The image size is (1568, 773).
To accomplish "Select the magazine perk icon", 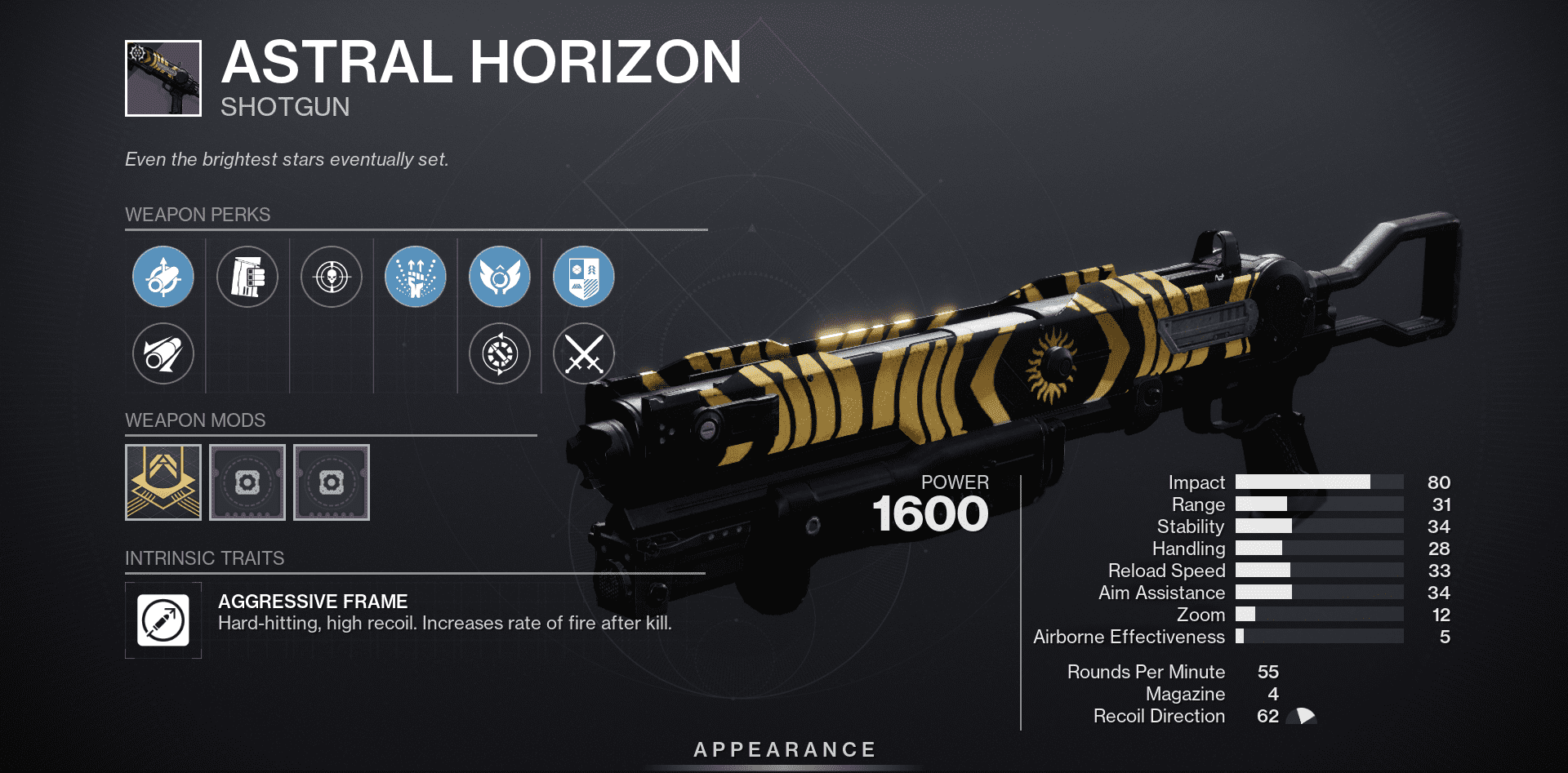I will (x=247, y=277).
